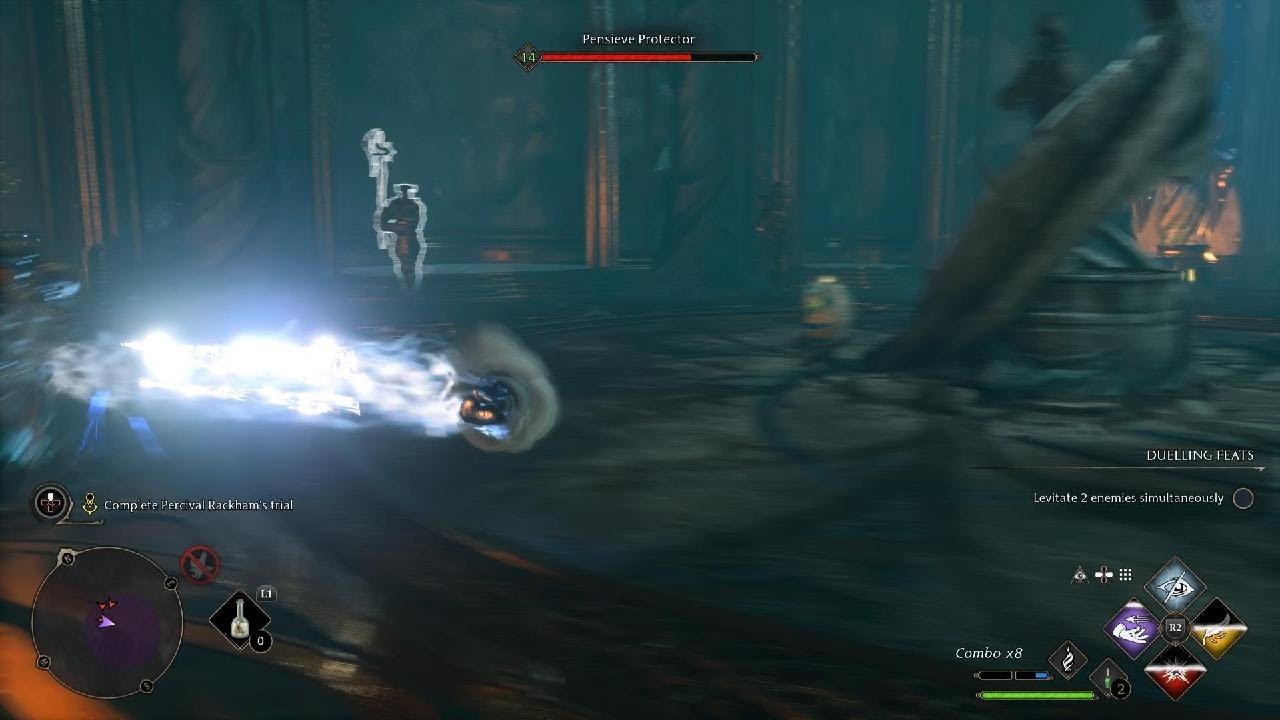
Task: Open the nine-dot spell set grid
Action: 1126,574
